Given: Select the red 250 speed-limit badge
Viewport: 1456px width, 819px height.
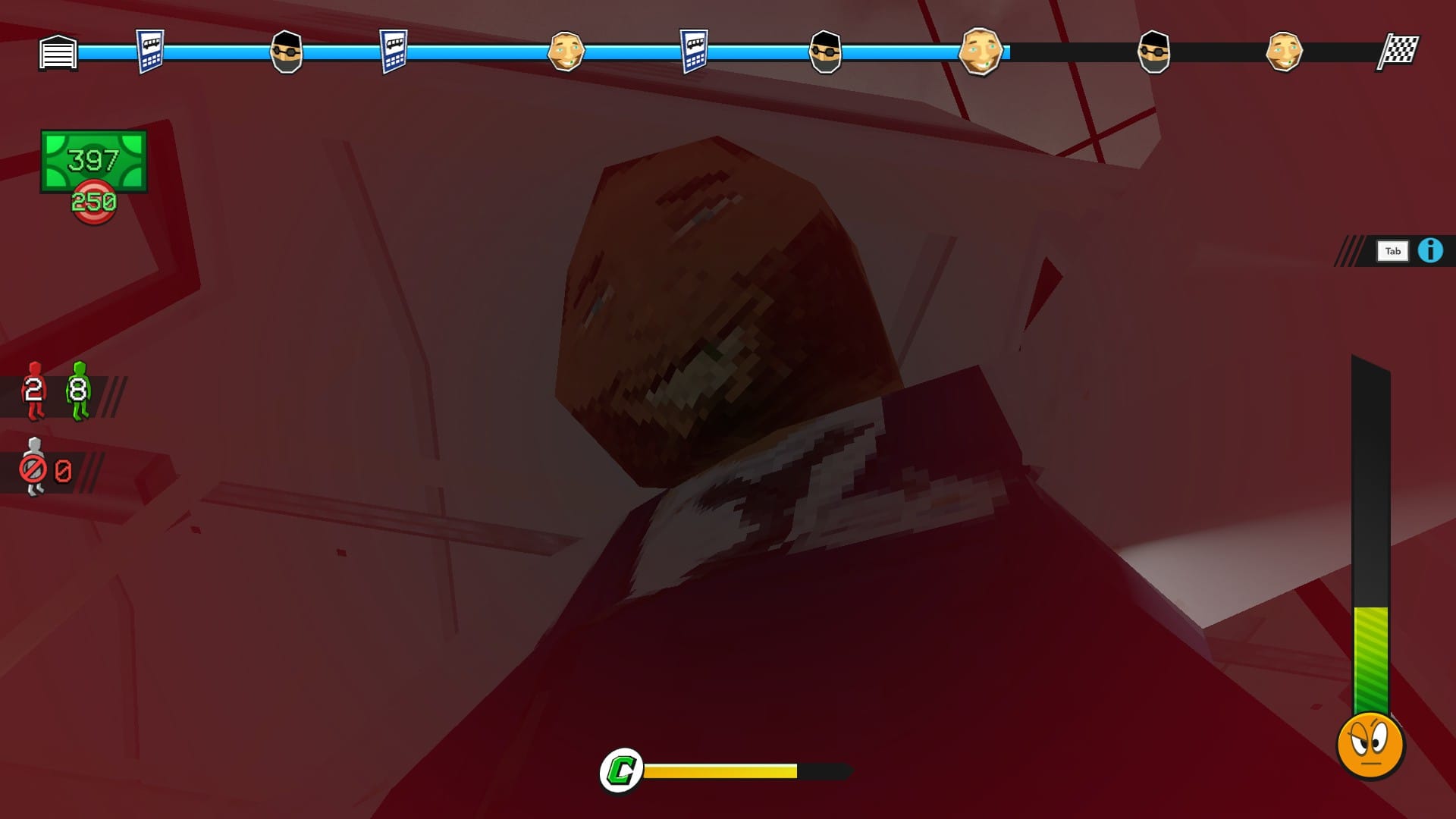Looking at the screenshot, I should coord(95,201).
